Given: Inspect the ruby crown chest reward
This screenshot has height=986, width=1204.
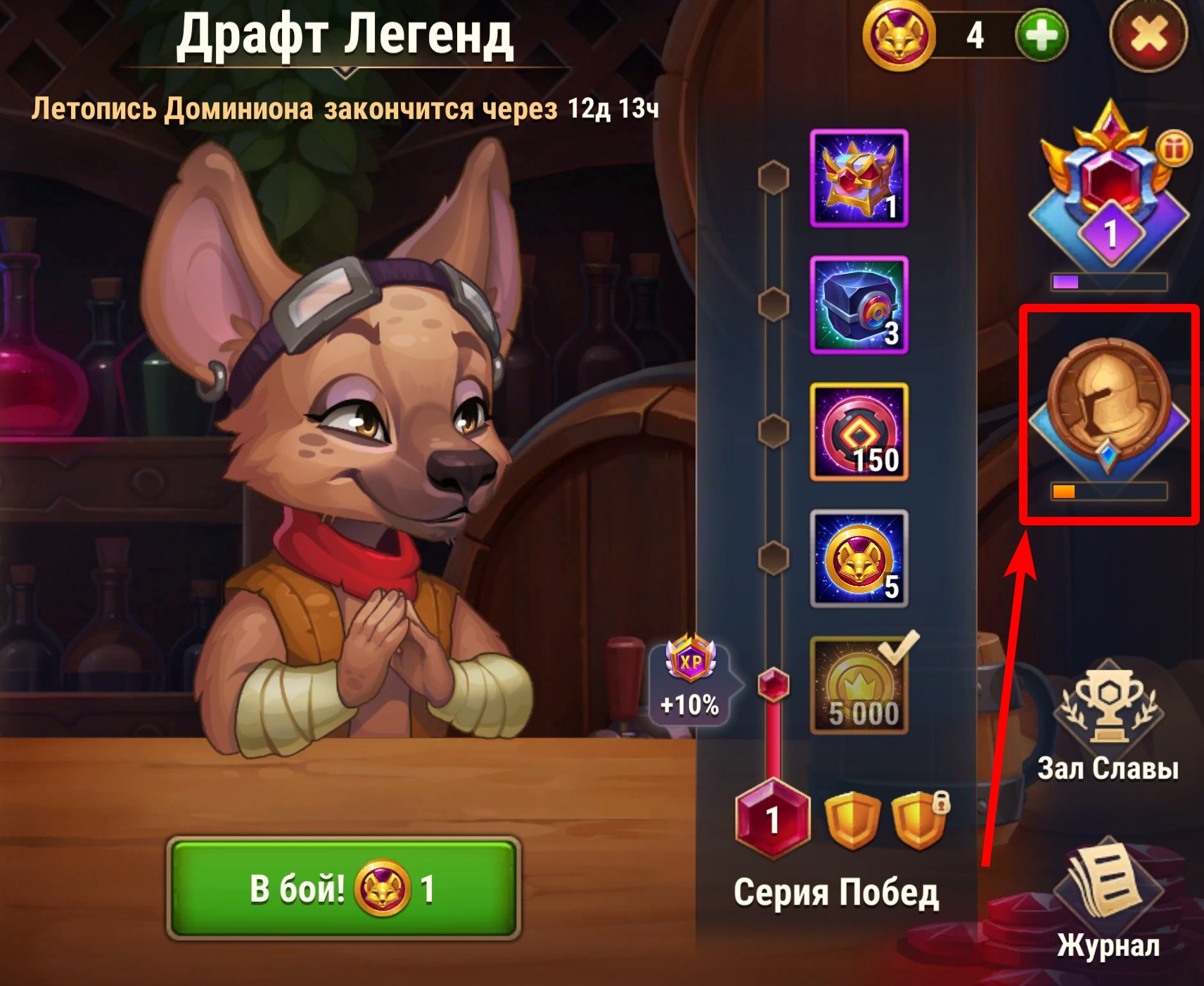Looking at the screenshot, I should [859, 179].
